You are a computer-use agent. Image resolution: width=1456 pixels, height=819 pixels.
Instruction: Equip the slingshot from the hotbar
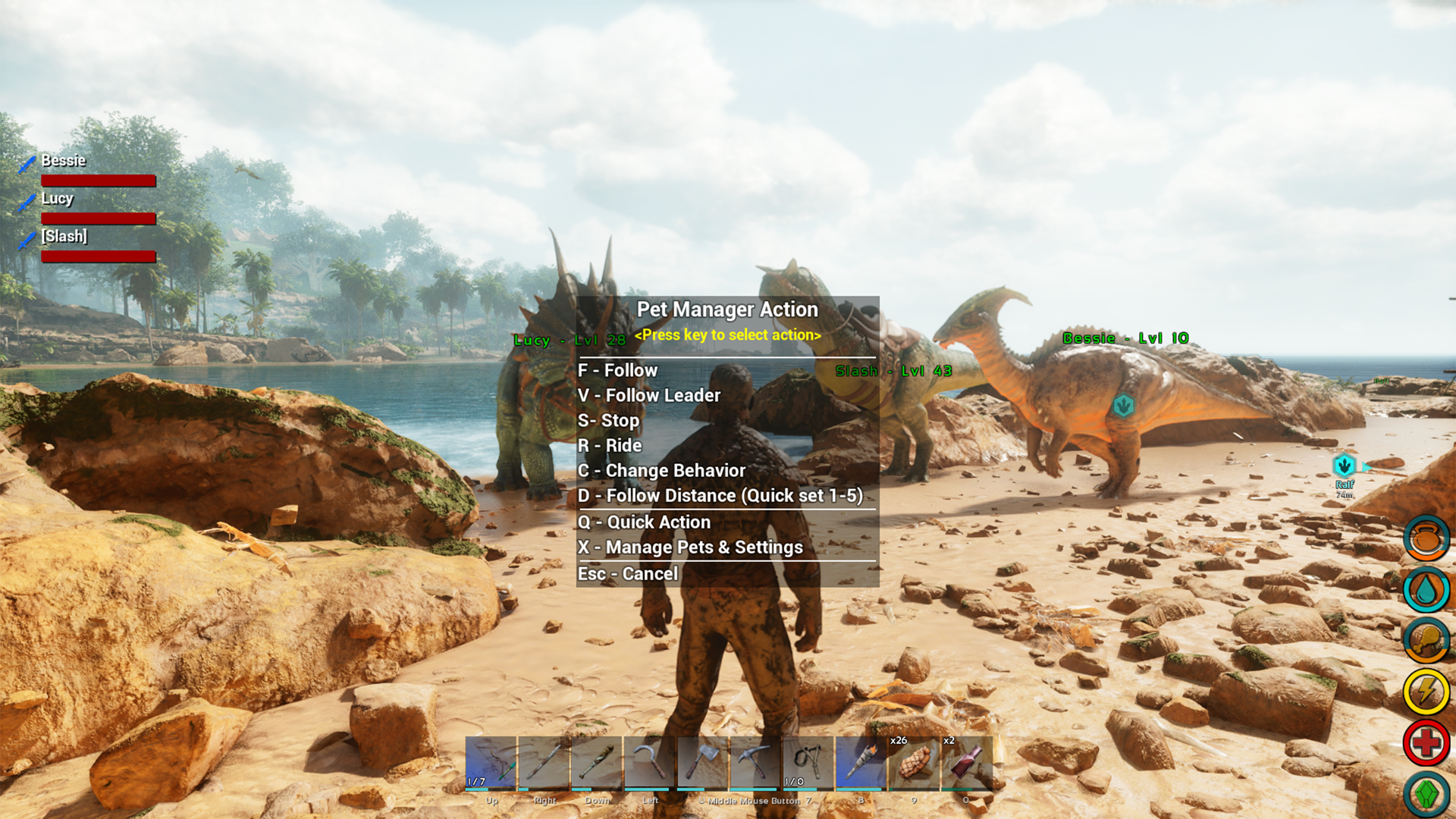click(x=808, y=762)
